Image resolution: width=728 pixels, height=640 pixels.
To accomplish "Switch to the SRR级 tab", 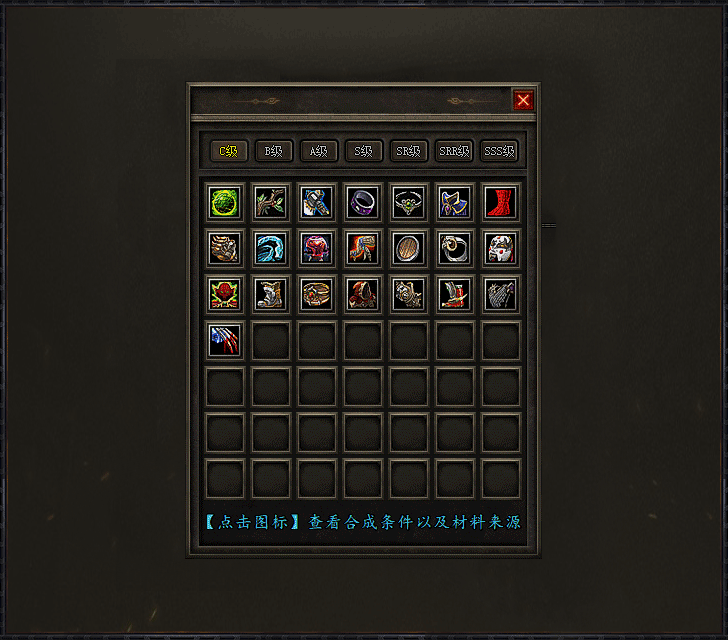I will tap(454, 151).
